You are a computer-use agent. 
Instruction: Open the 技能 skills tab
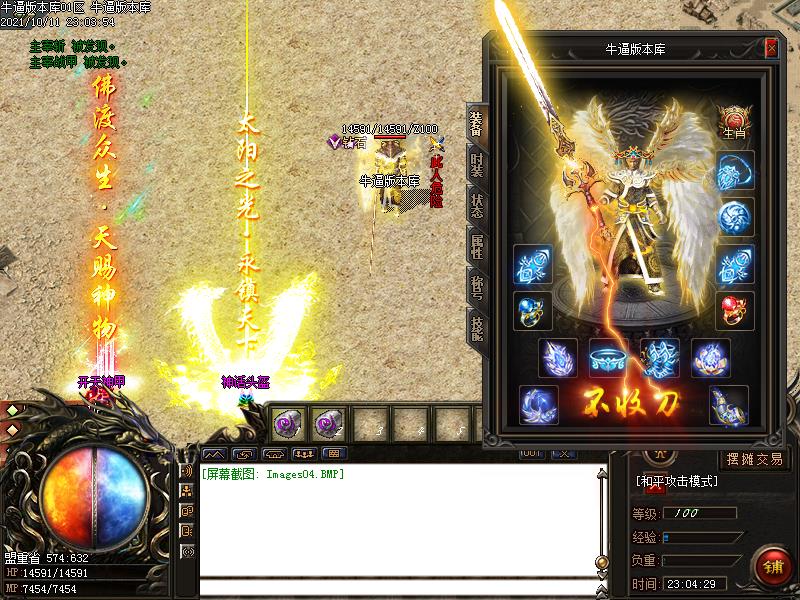476,327
